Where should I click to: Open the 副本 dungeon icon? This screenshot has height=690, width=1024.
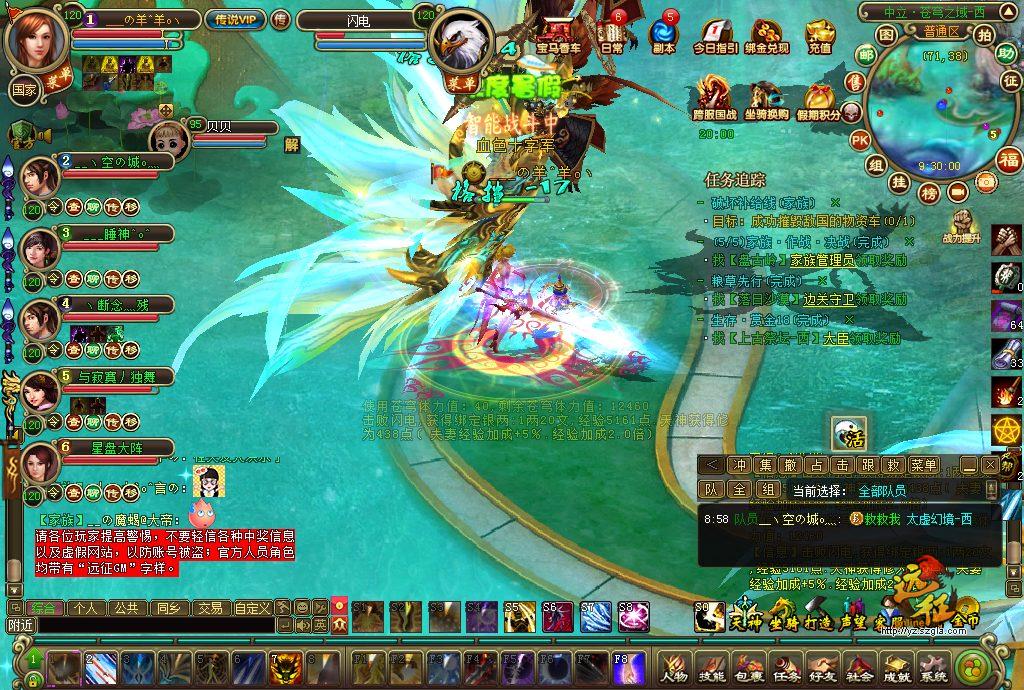tap(663, 31)
